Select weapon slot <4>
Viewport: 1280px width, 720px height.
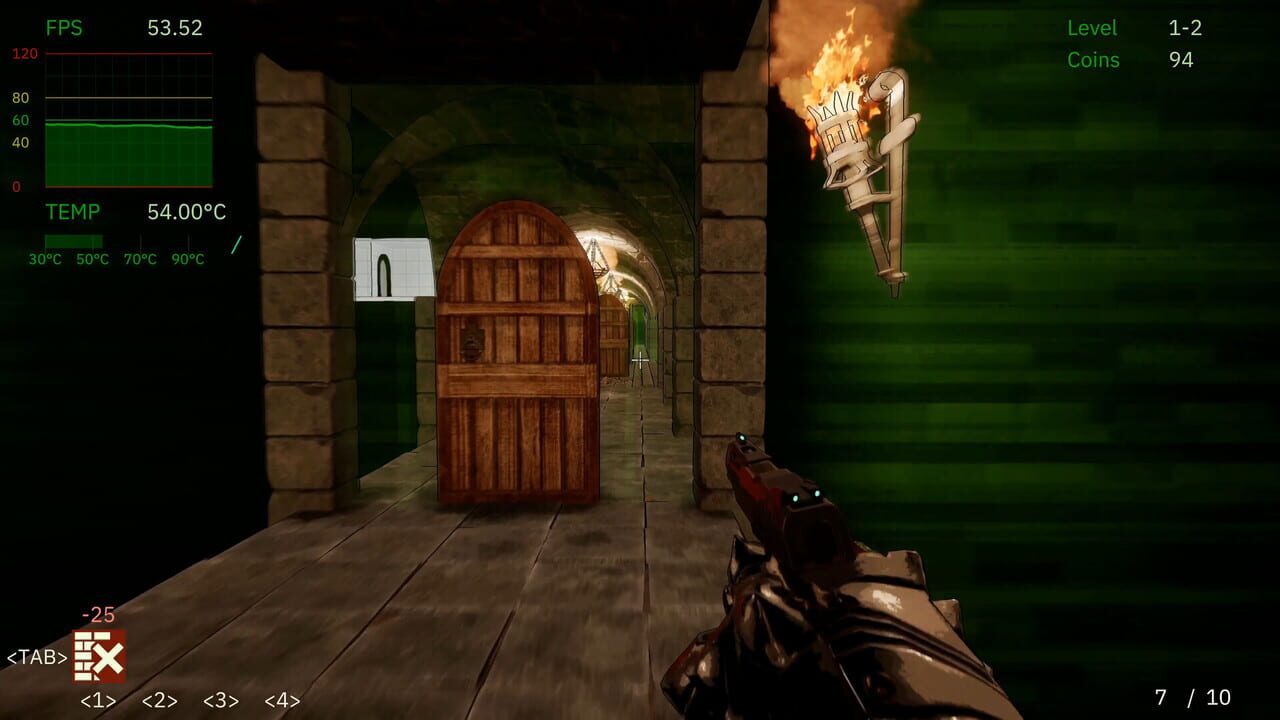coord(281,701)
